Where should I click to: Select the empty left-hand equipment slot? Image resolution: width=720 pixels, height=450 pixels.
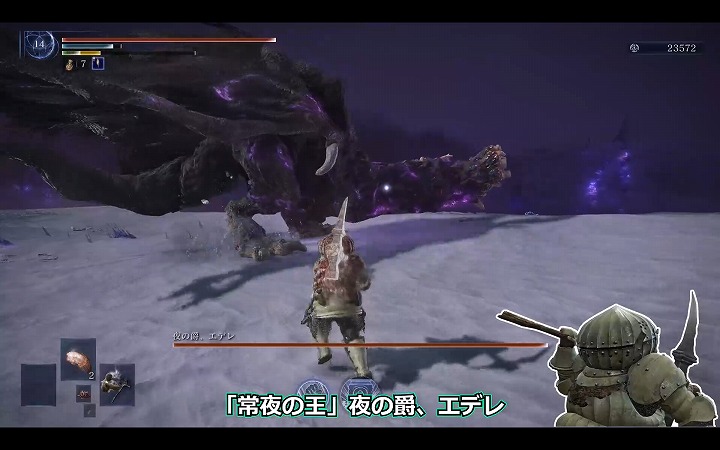tap(38, 383)
